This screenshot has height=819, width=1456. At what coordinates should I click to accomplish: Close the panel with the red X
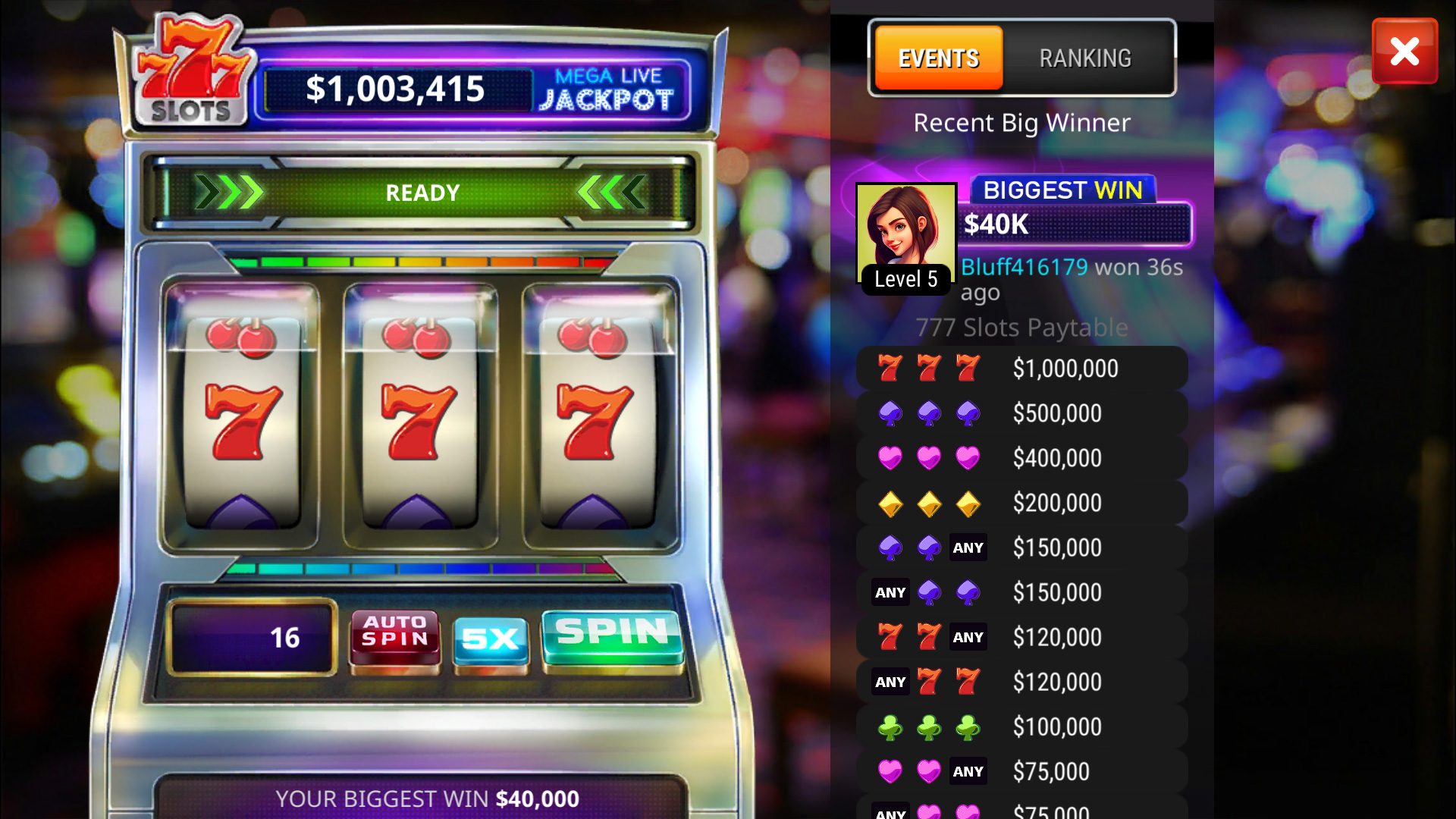pos(1404,52)
